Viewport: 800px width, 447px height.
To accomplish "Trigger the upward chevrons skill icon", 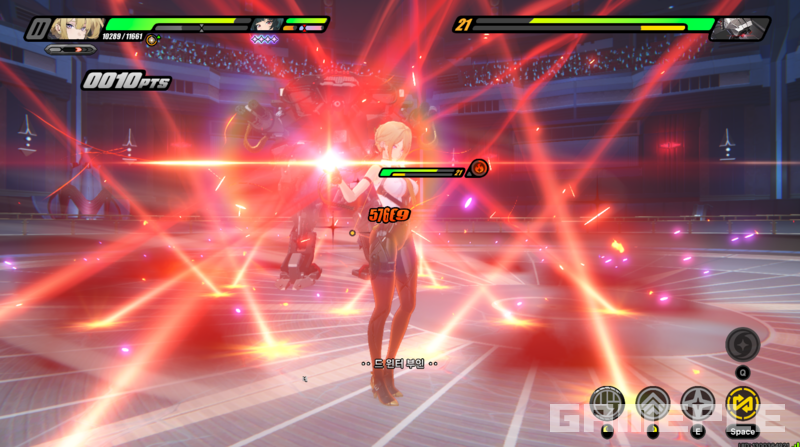I will [652, 403].
